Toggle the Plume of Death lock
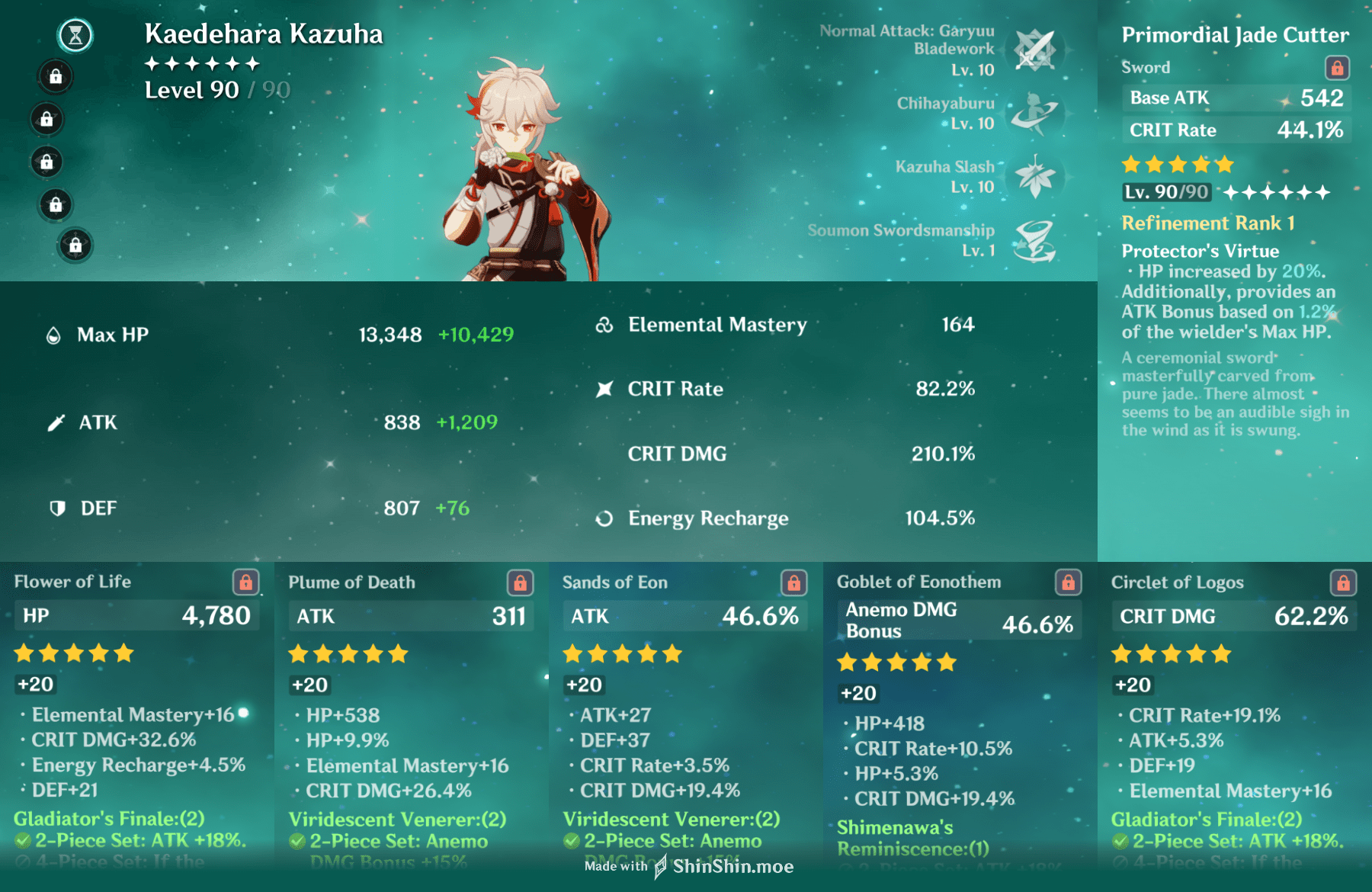This screenshot has width=1372, height=892. click(x=520, y=583)
